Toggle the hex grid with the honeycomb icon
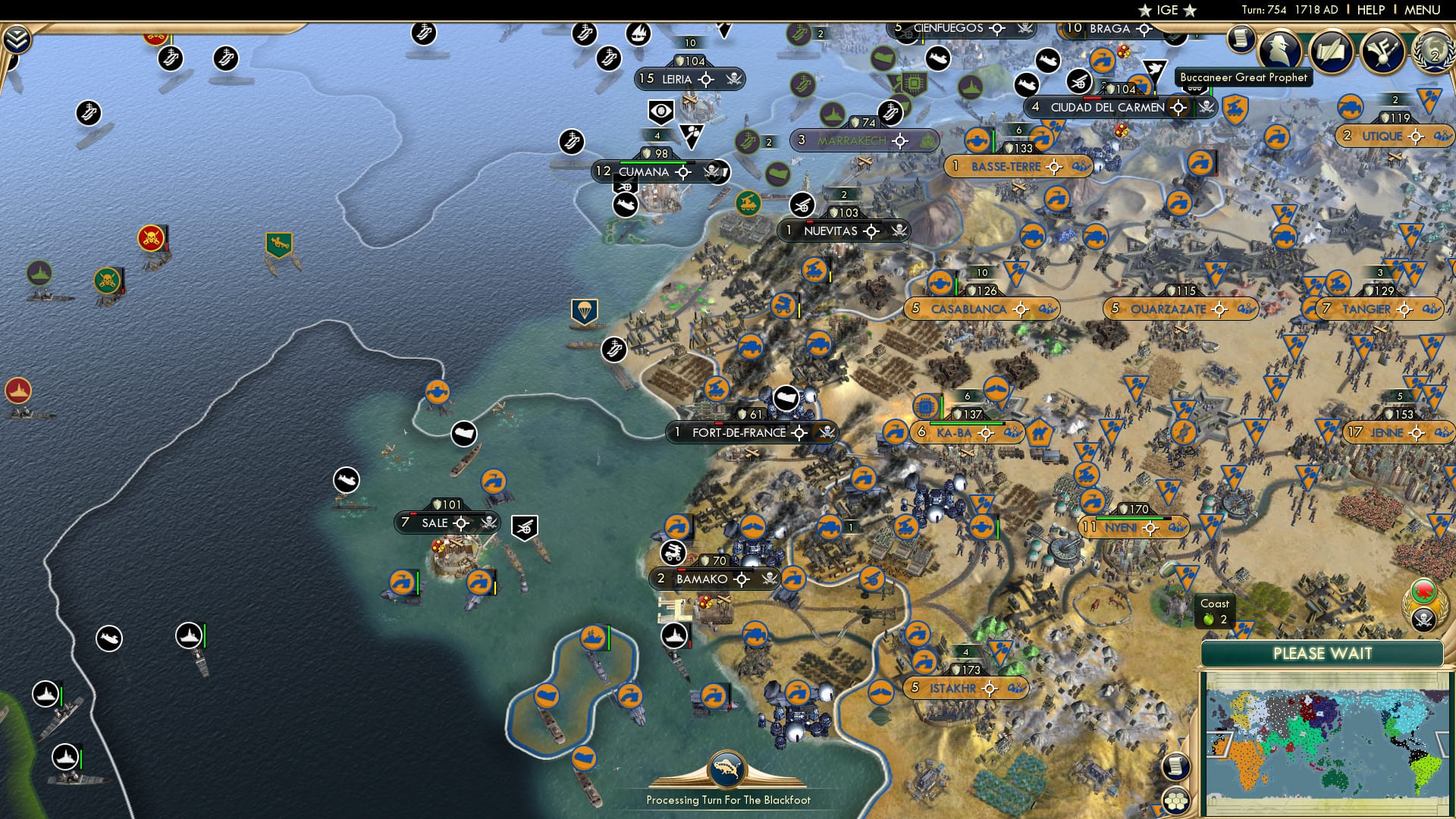Viewport: 1456px width, 819px height. pyautogui.click(x=1177, y=801)
